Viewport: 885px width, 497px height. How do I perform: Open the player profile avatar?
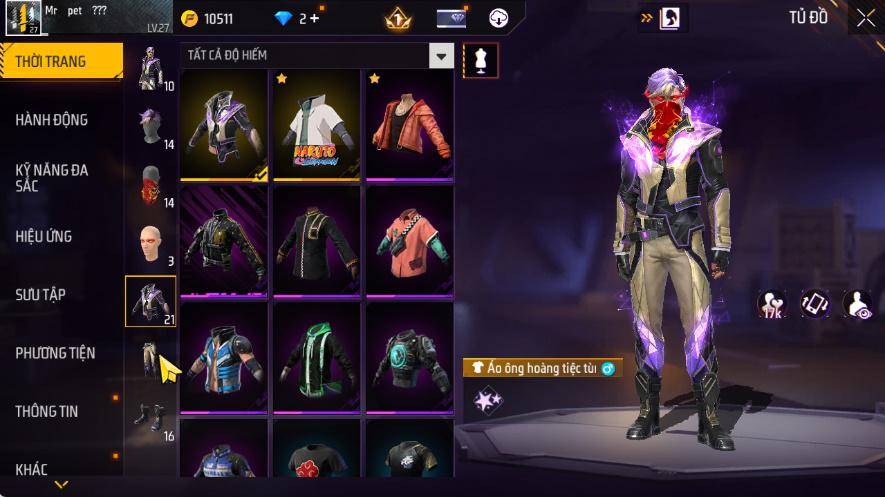[x=22, y=18]
